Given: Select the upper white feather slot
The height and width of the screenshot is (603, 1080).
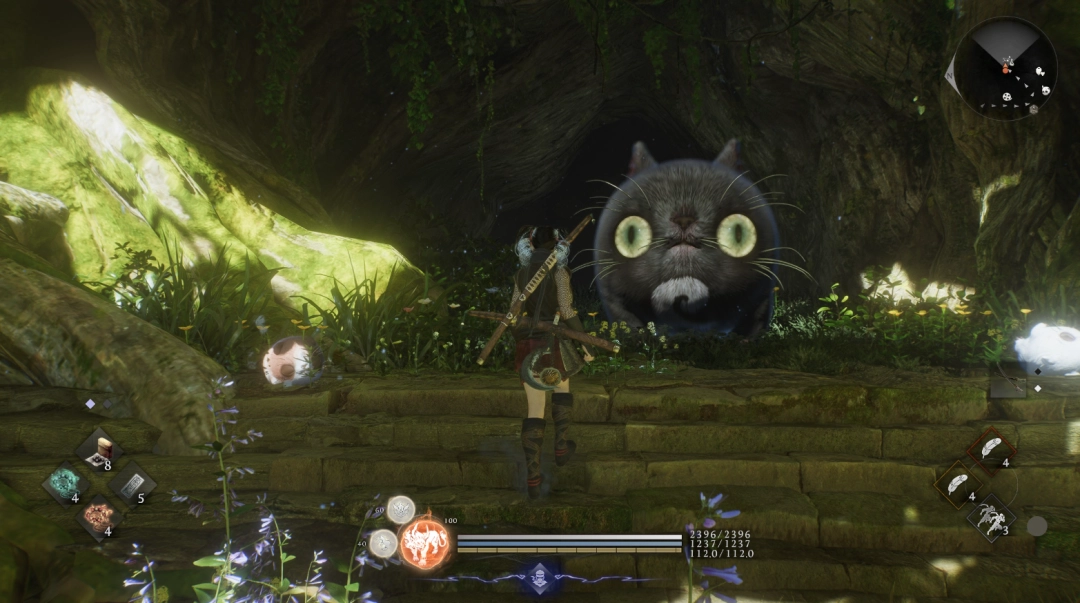Looking at the screenshot, I should [992, 448].
